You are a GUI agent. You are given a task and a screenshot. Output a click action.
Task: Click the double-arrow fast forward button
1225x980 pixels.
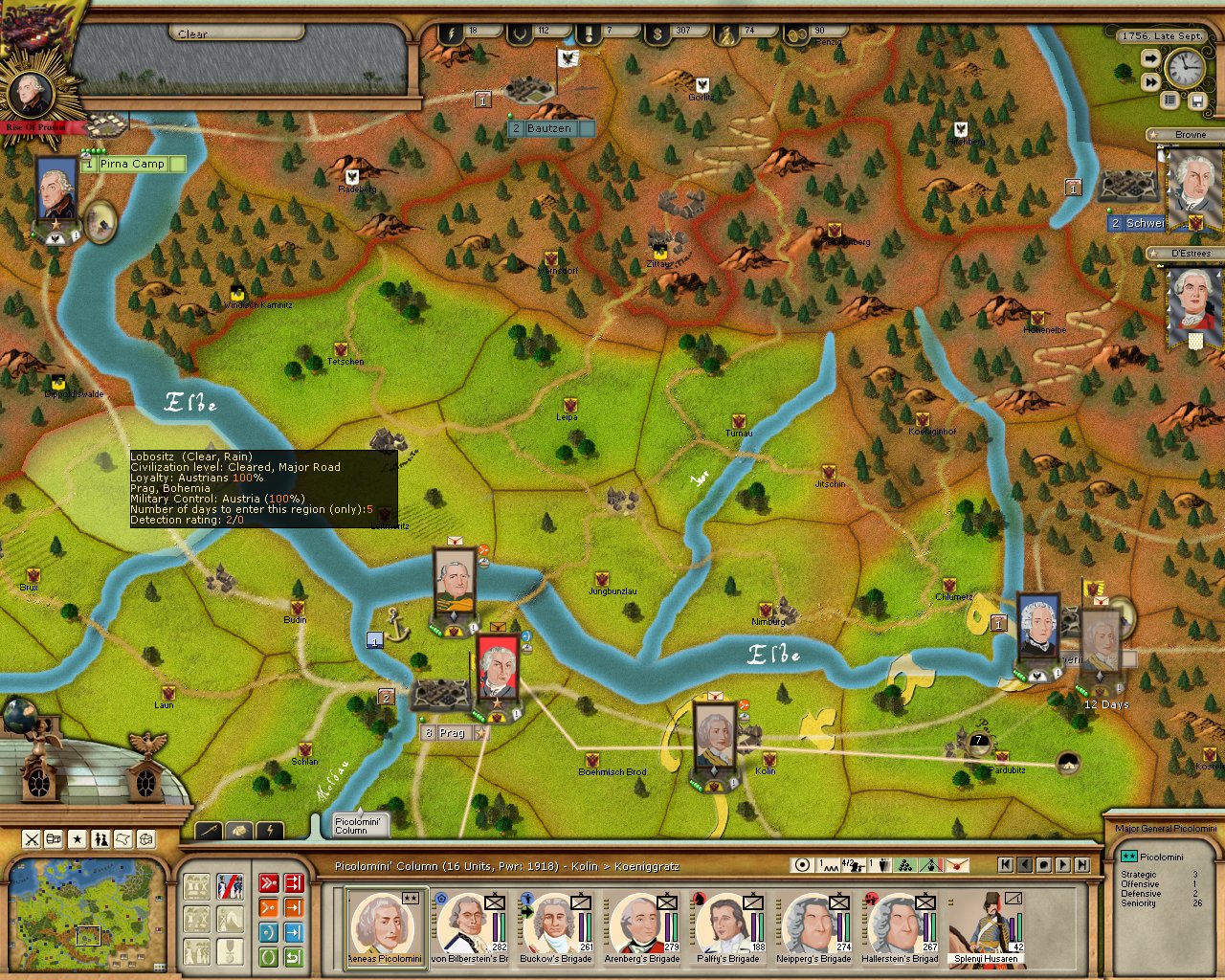pyautogui.click(x=1150, y=82)
